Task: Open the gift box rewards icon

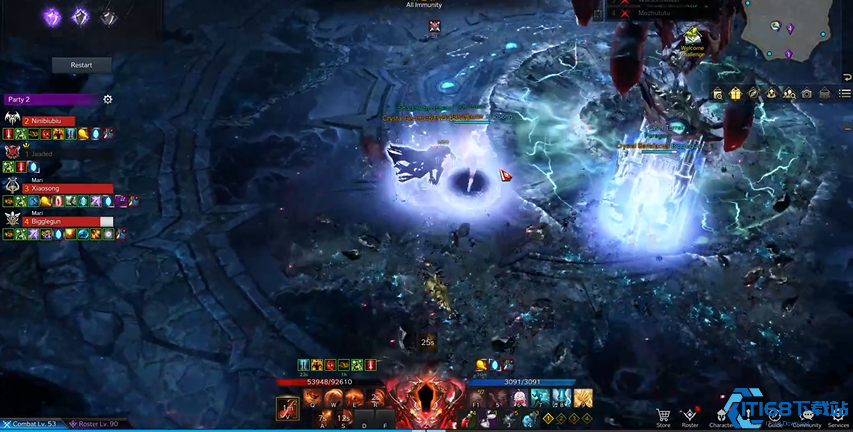Action: point(735,93)
